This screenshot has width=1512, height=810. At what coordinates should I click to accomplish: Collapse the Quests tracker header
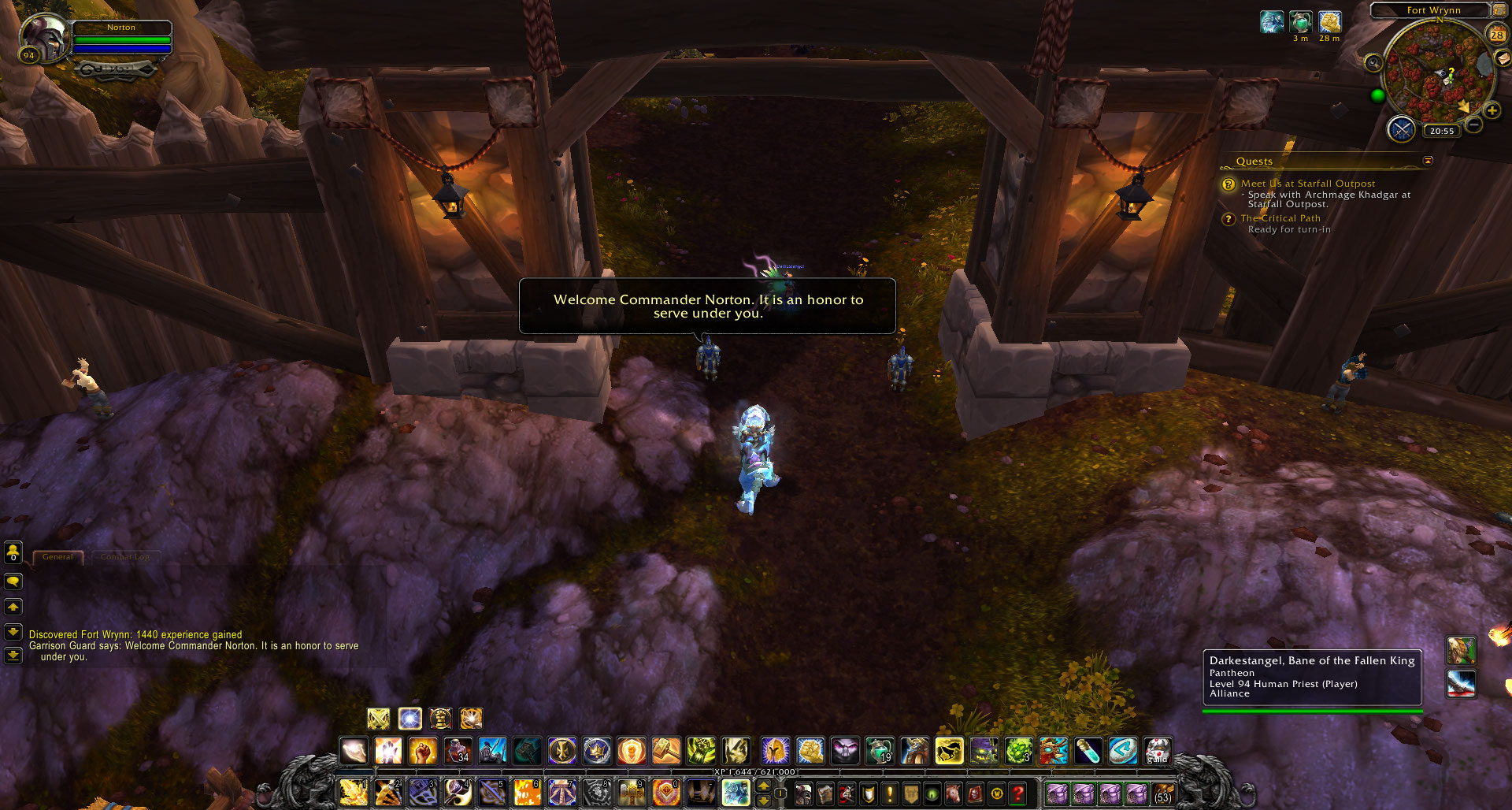(x=1428, y=161)
